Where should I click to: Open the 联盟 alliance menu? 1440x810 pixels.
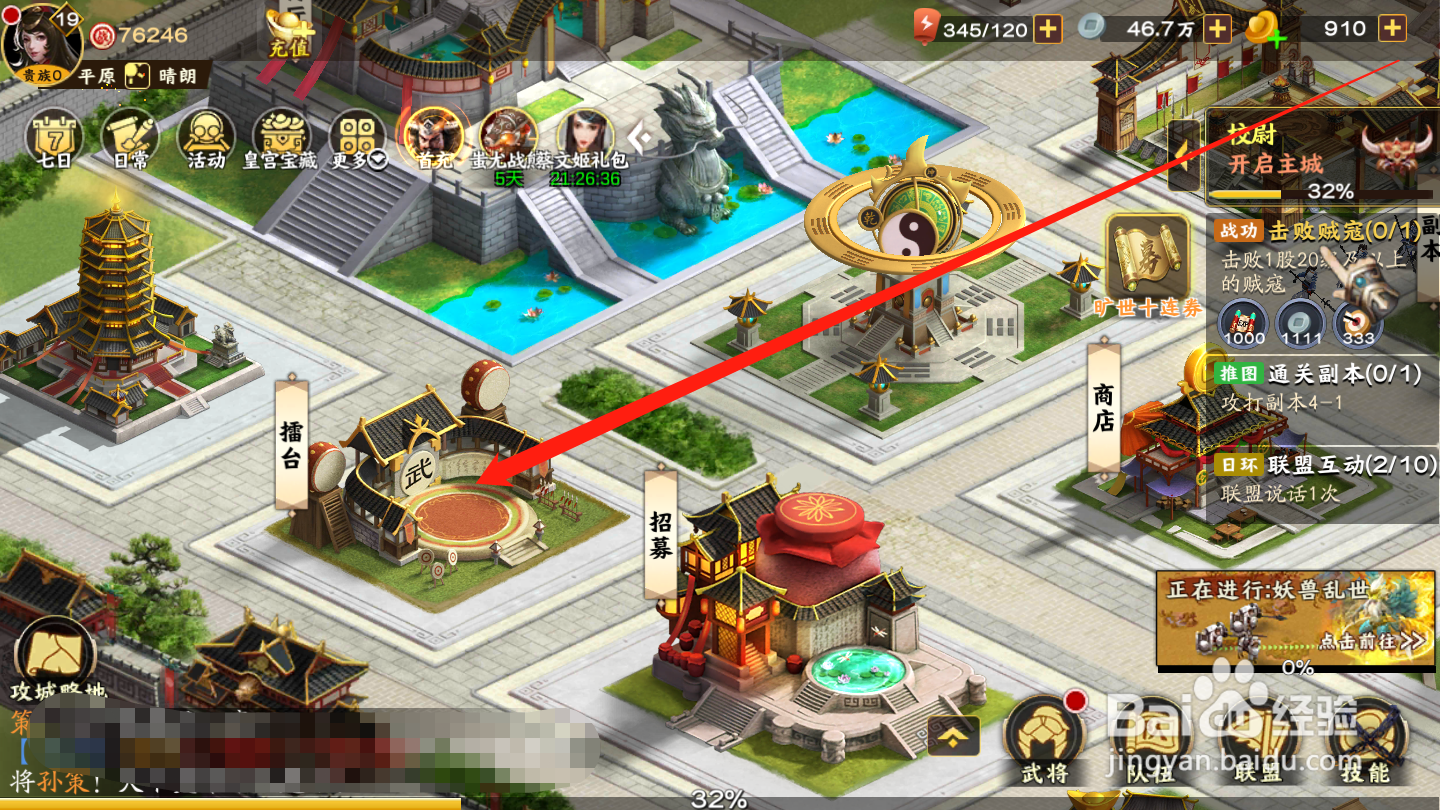[x=1257, y=745]
